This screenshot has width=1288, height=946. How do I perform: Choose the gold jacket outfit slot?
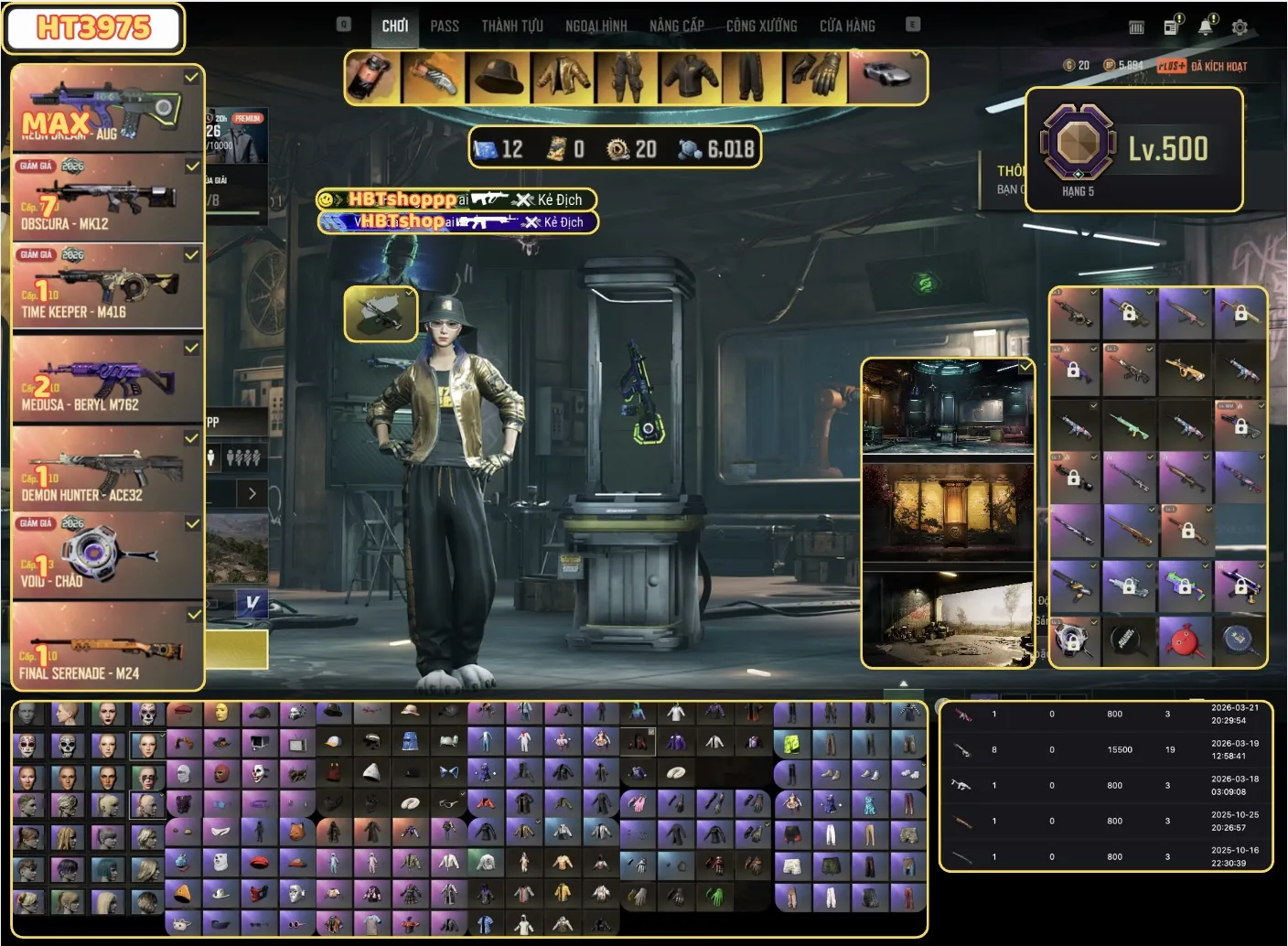(563, 78)
